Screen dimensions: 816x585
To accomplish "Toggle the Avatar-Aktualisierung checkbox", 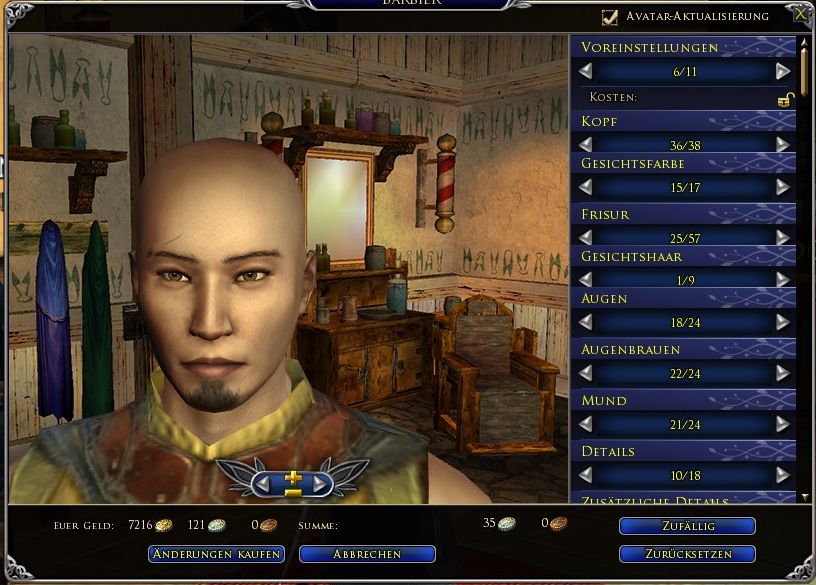I will (x=610, y=17).
